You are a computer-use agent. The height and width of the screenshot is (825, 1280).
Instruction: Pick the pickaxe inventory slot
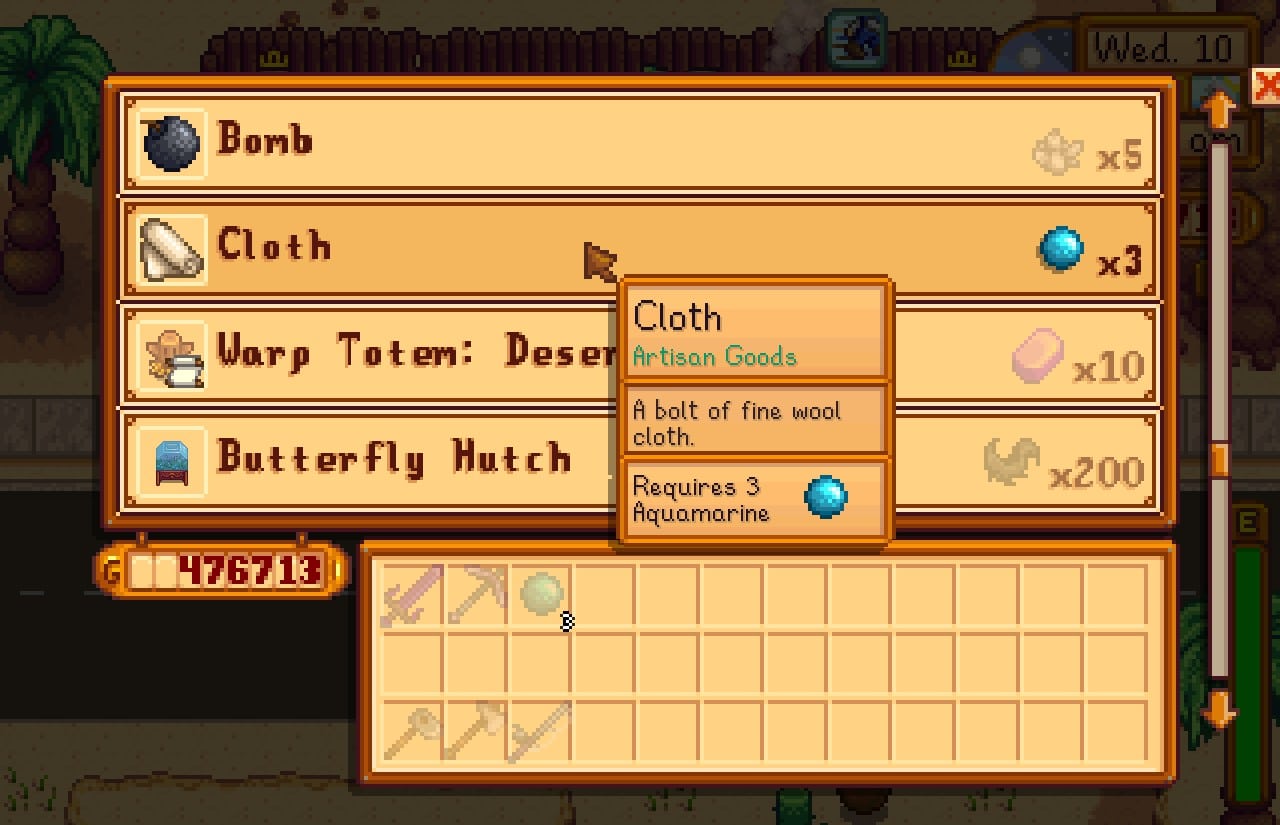pos(475,595)
